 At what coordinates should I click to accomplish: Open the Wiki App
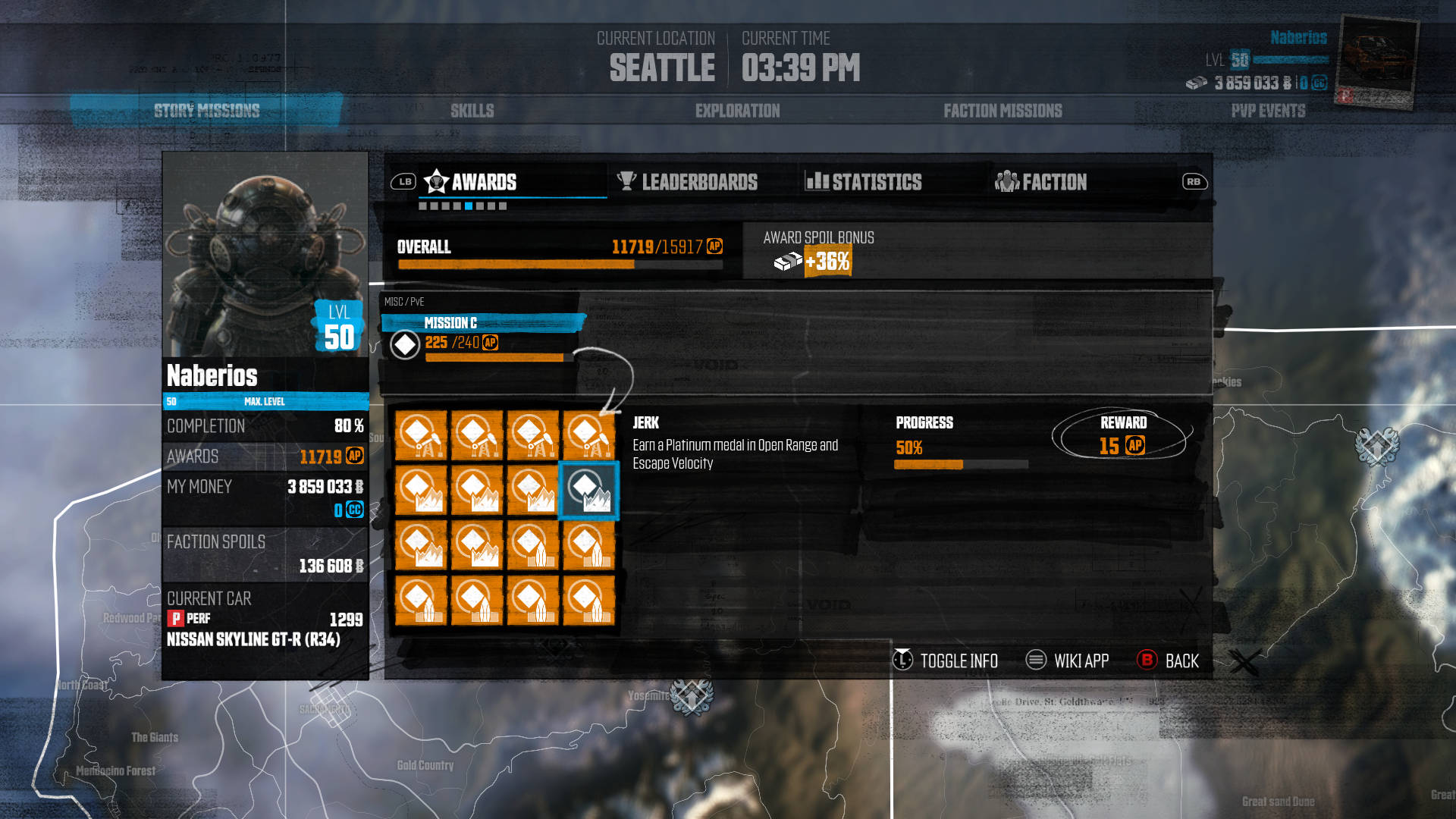pyautogui.click(x=1068, y=661)
